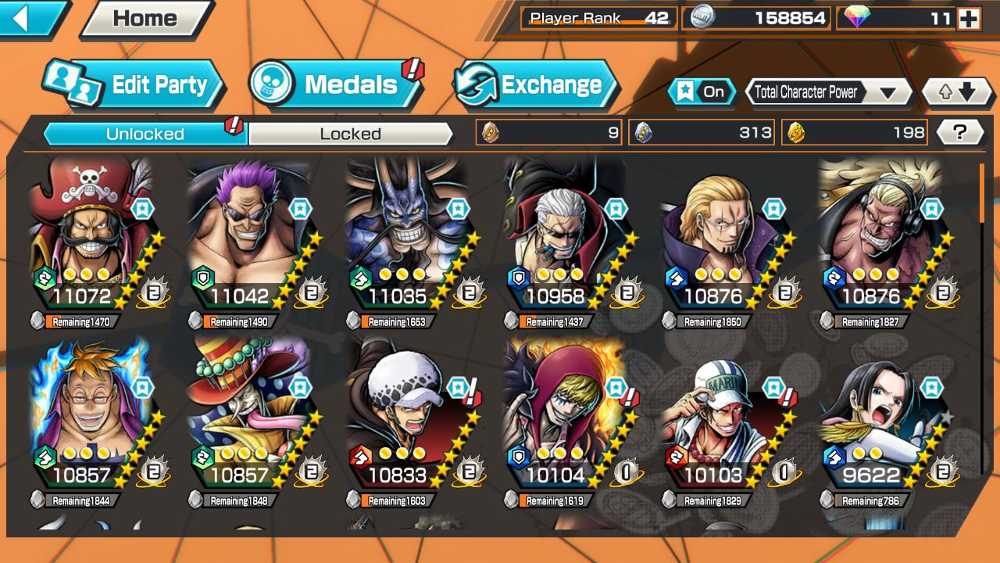The width and height of the screenshot is (1000, 563).
Task: Add rainbow diamonds with the plus button
Action: pyautogui.click(x=968, y=18)
